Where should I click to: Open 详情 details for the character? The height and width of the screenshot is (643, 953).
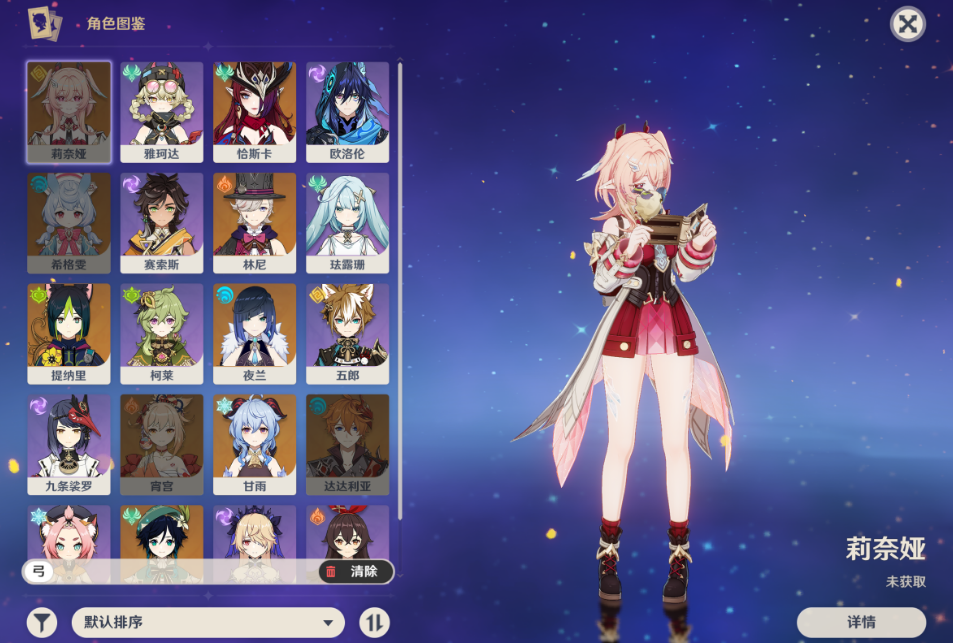(x=860, y=622)
